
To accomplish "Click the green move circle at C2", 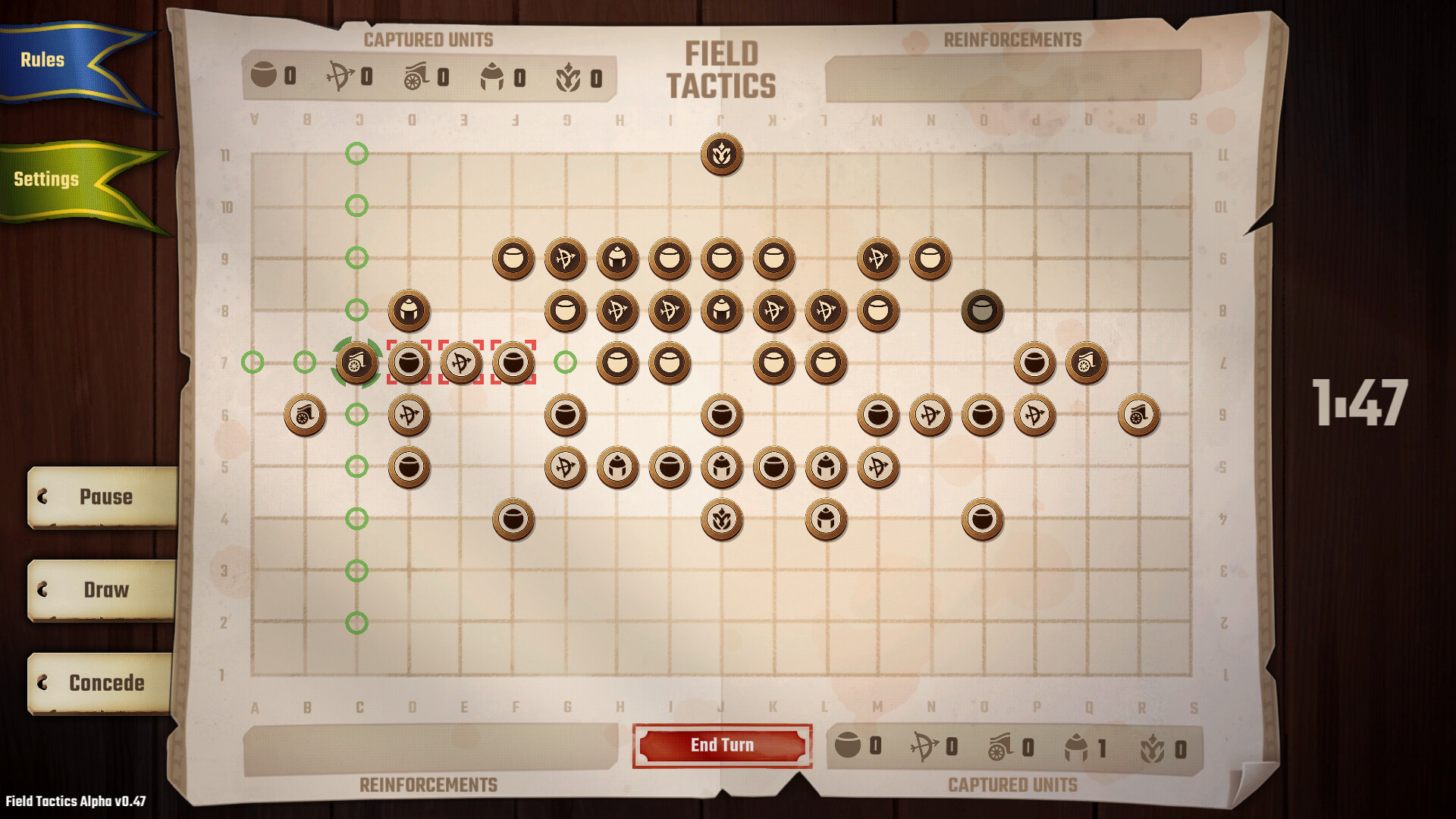I will click(x=356, y=623).
